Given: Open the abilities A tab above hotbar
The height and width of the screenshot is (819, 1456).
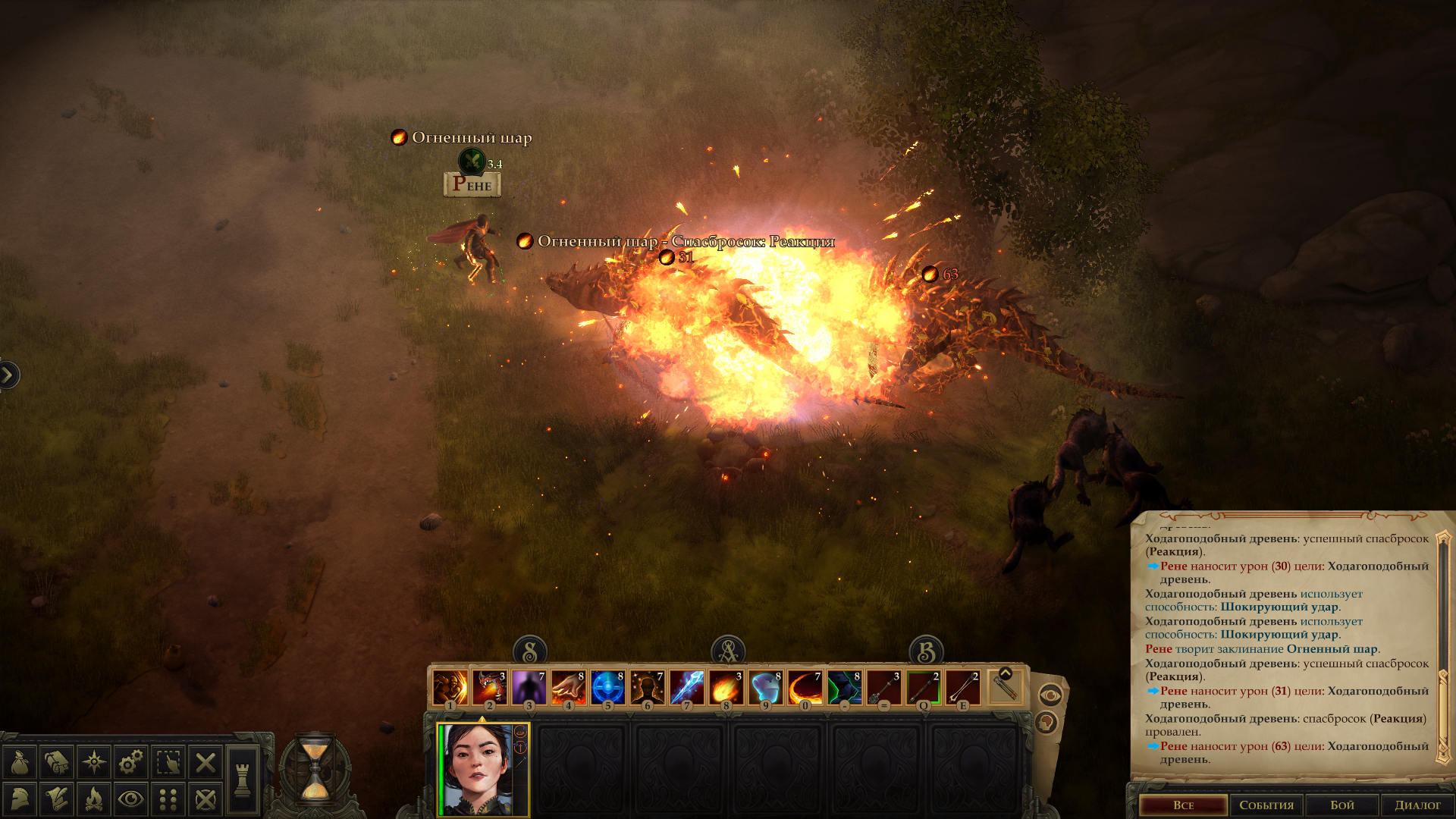Looking at the screenshot, I should coord(728,651).
